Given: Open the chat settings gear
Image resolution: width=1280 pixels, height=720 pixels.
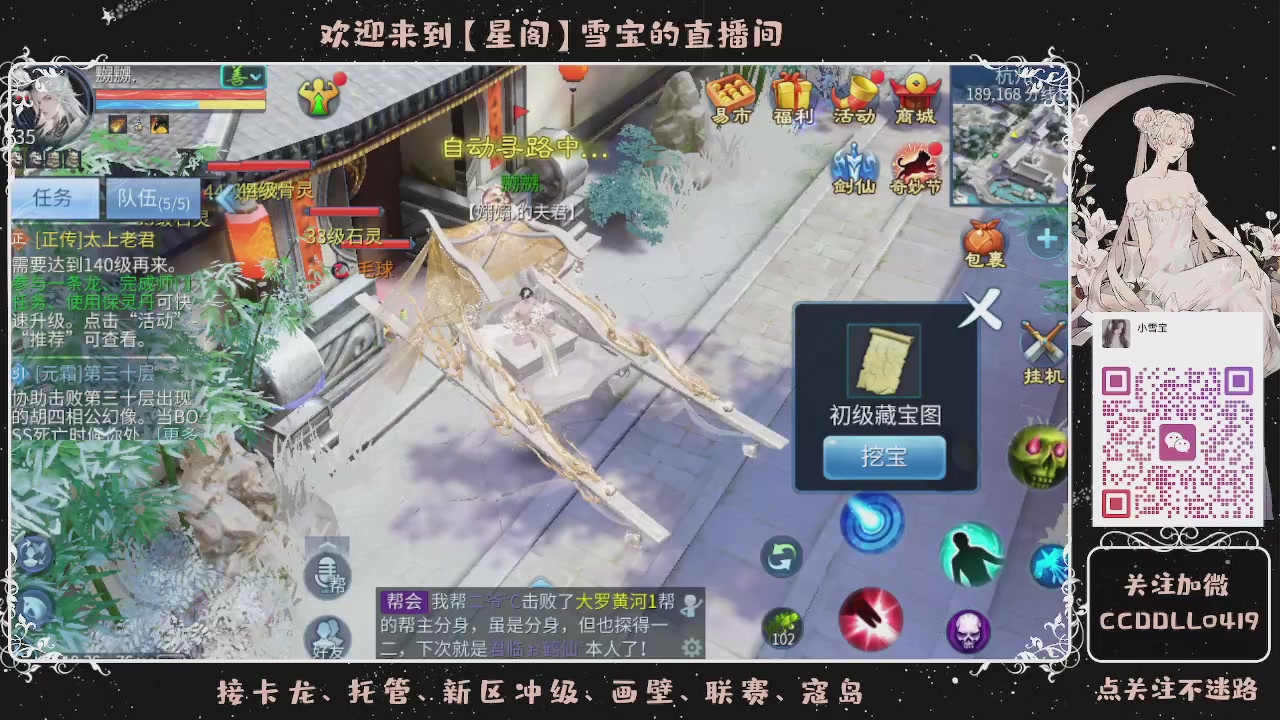Looking at the screenshot, I should point(691,648).
